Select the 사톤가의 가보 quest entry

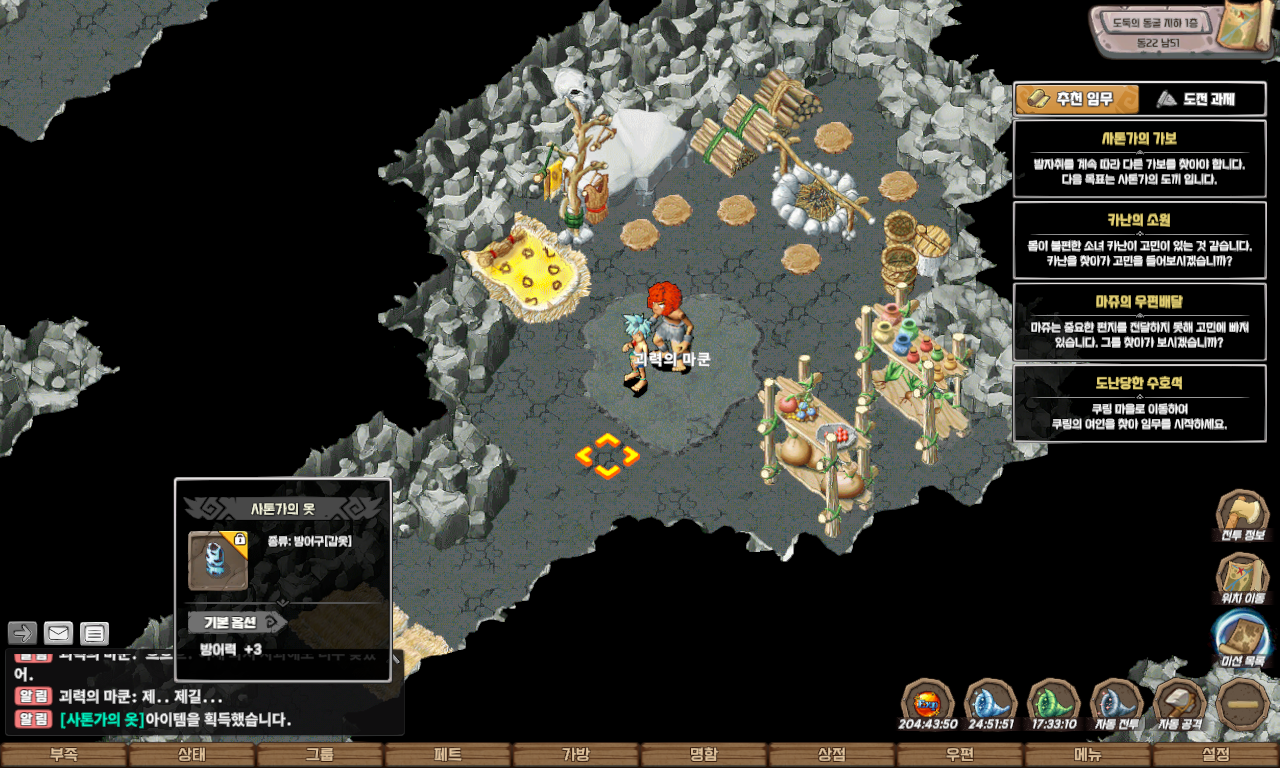coord(1139,158)
